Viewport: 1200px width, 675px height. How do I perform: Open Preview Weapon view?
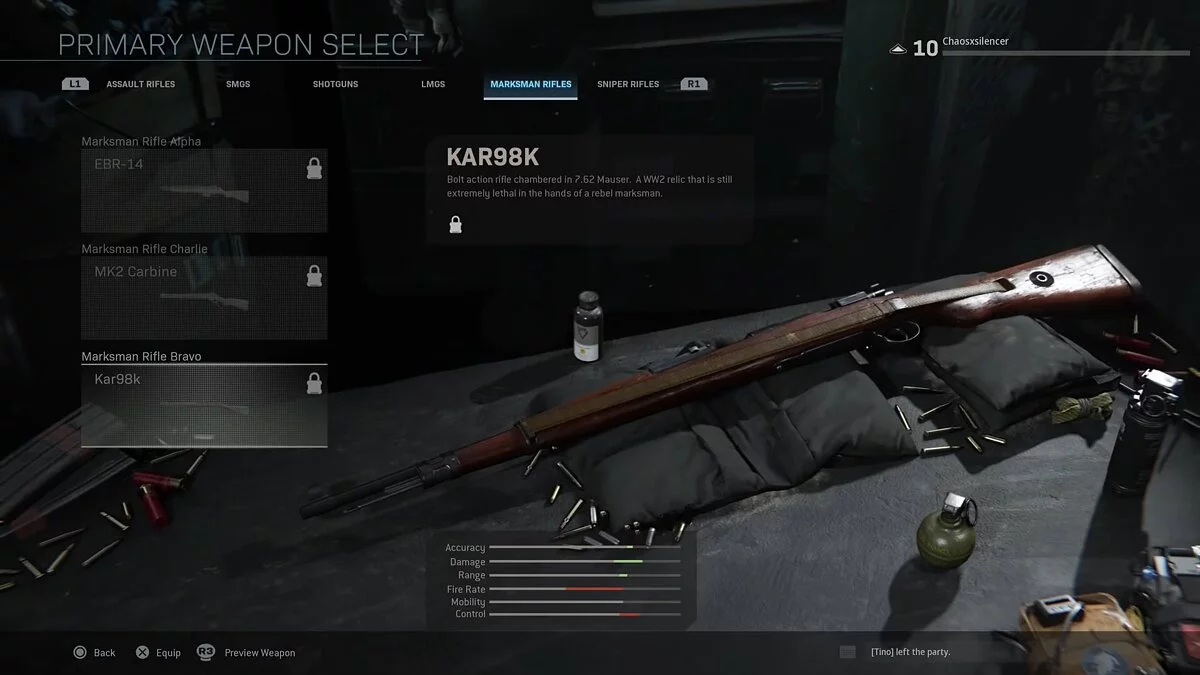tap(247, 653)
